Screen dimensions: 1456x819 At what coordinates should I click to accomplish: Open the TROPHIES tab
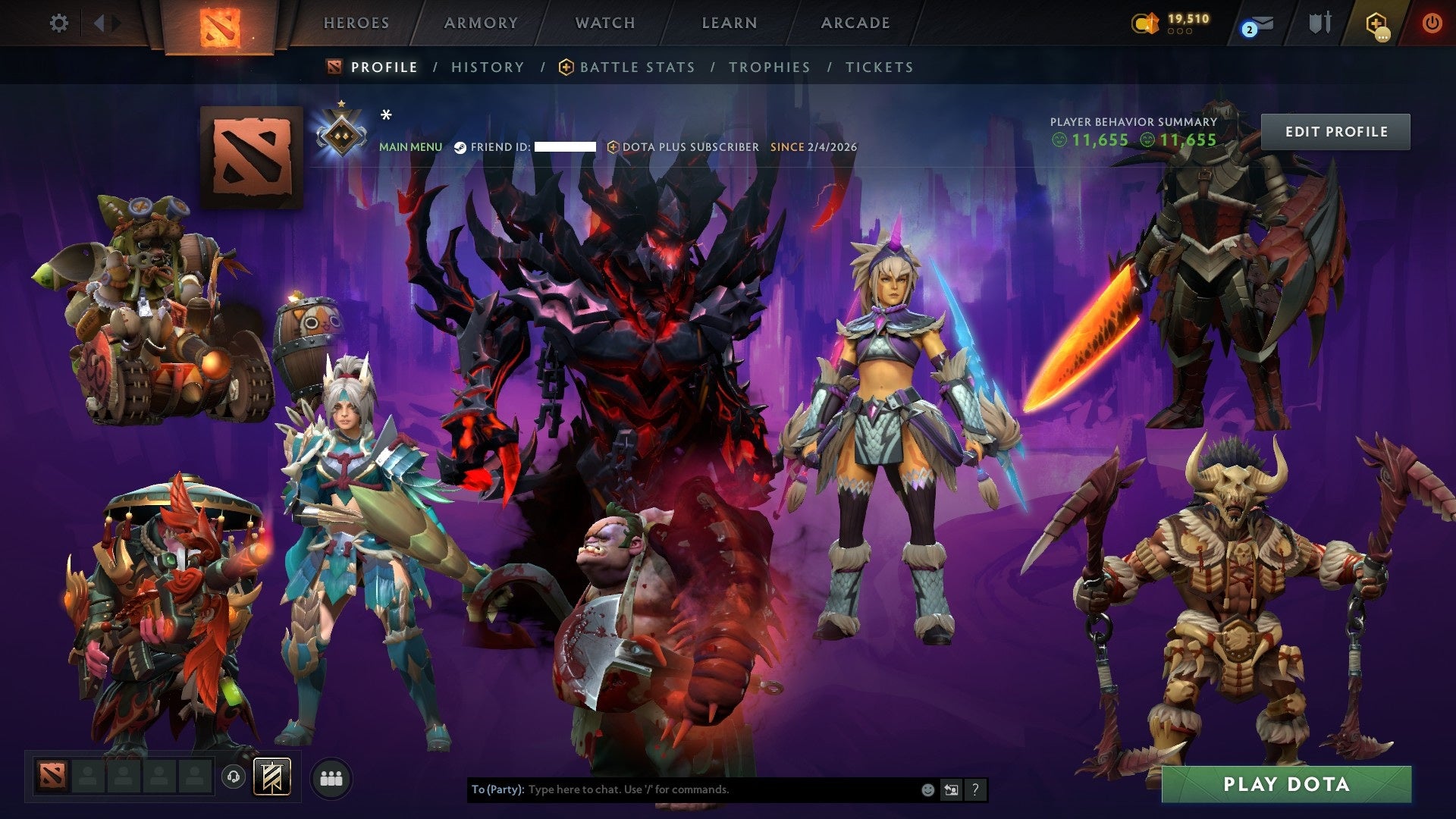[x=769, y=67]
